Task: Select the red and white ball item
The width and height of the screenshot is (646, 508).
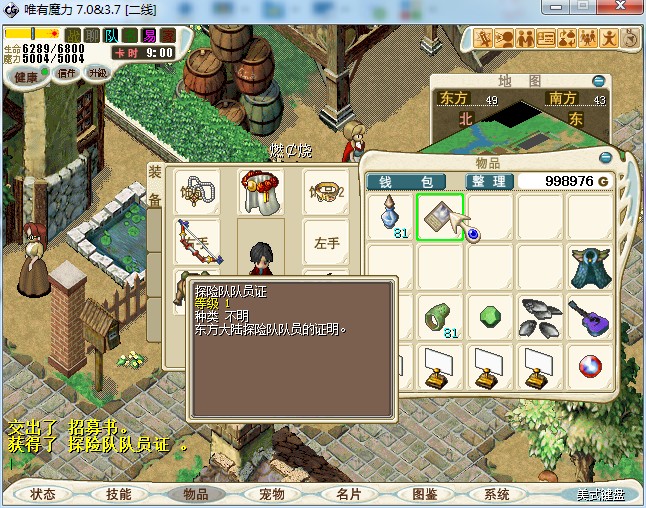Action: 589,366
